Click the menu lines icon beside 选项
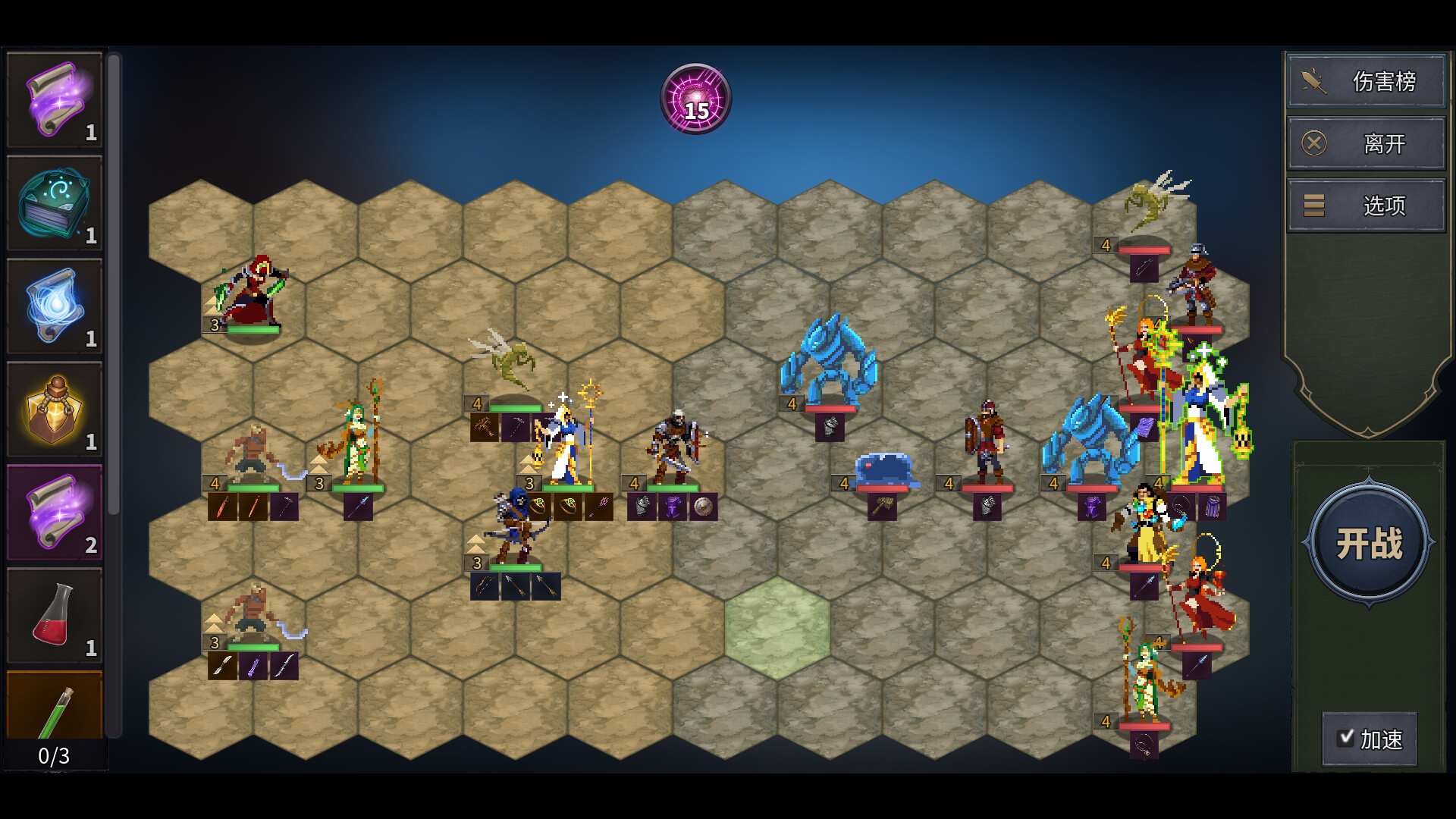 1313,206
